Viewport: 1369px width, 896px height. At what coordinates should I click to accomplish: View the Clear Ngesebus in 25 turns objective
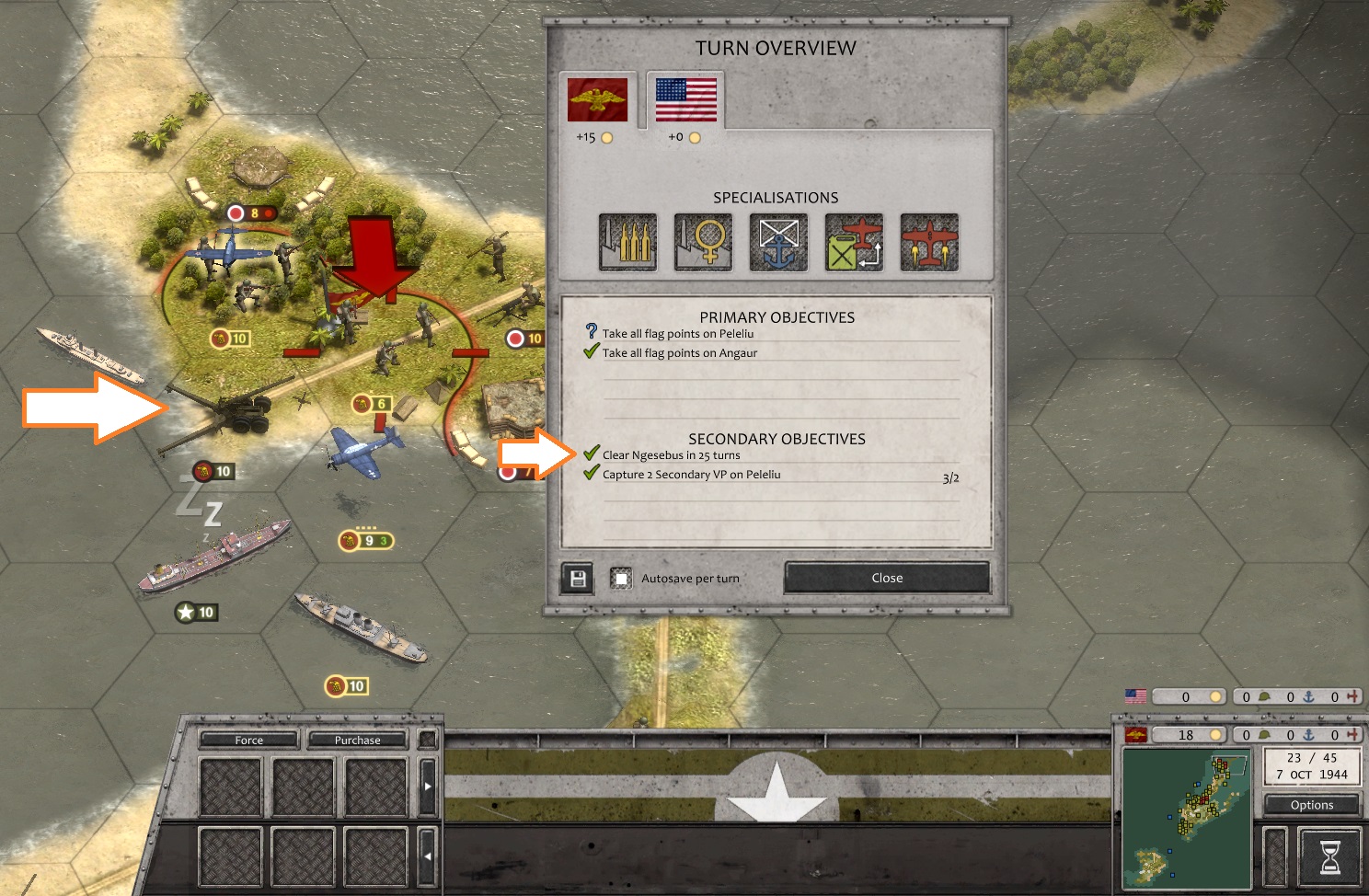click(x=671, y=455)
